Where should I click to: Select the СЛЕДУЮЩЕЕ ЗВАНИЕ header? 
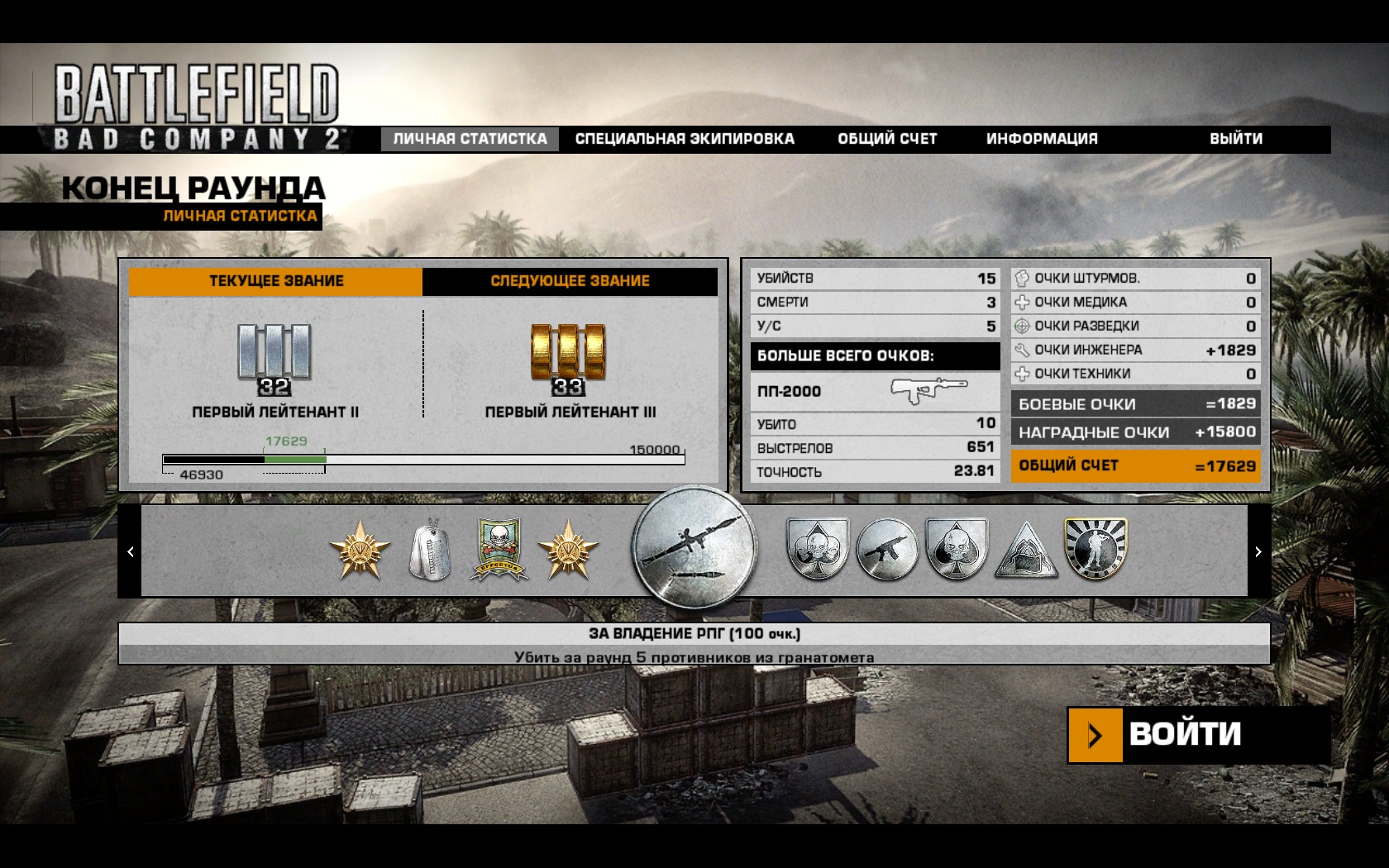pos(570,281)
